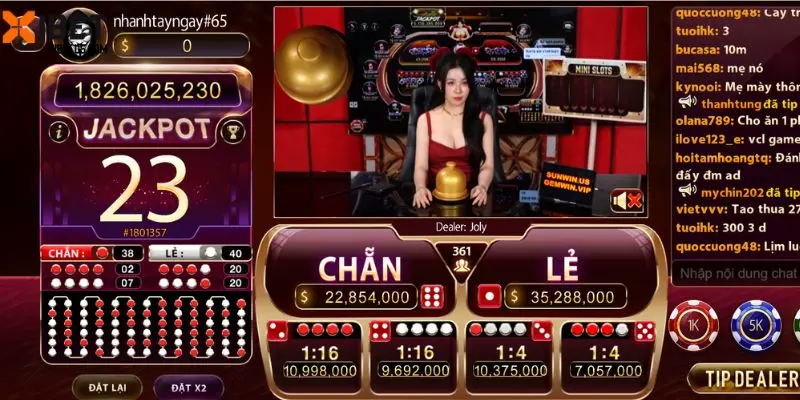Screen dimensions: 800x400
Task: Open the jackpot trophy leaderboard icon
Action: click(x=232, y=131)
